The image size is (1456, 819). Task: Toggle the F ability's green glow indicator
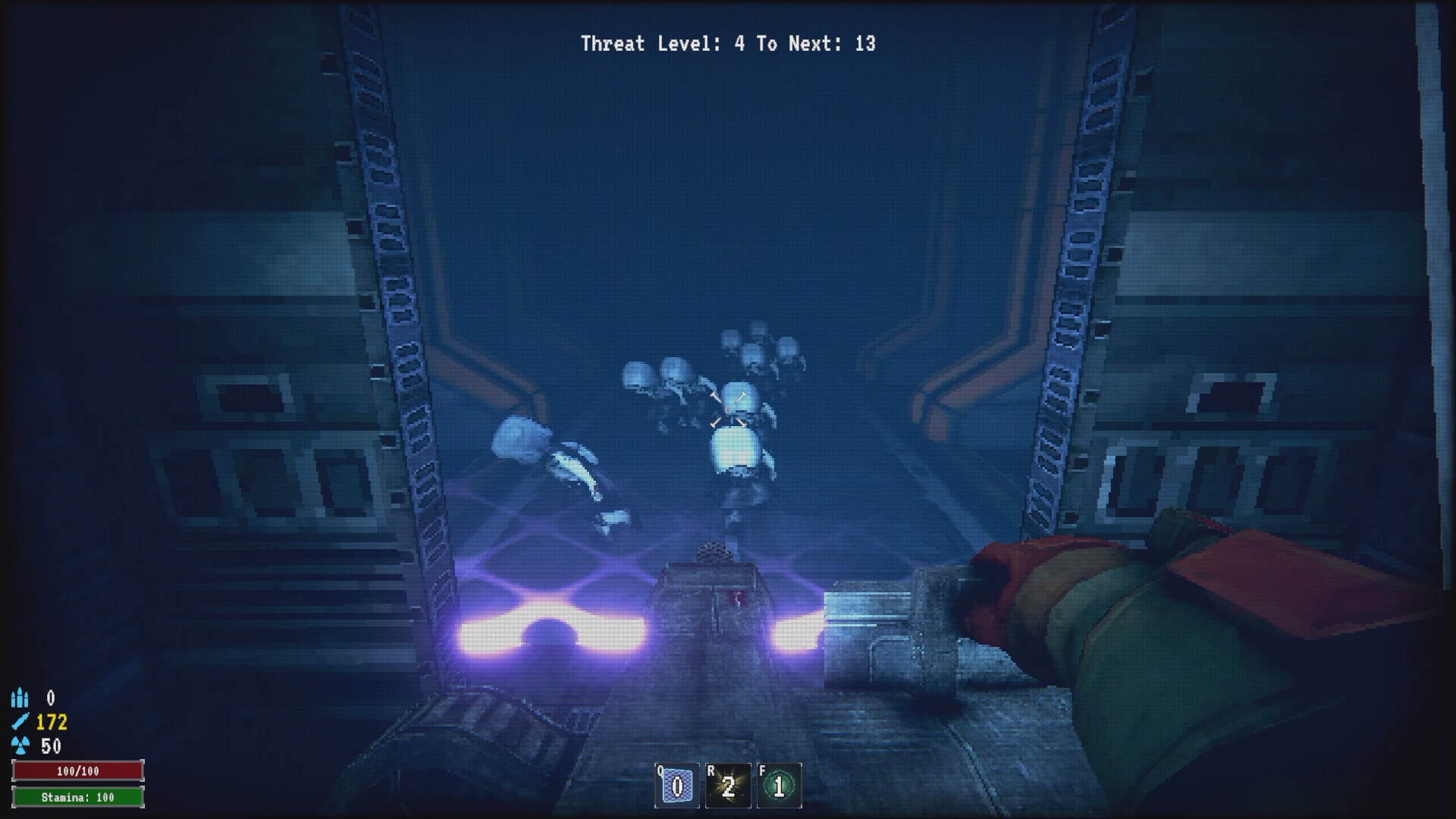[x=779, y=786]
